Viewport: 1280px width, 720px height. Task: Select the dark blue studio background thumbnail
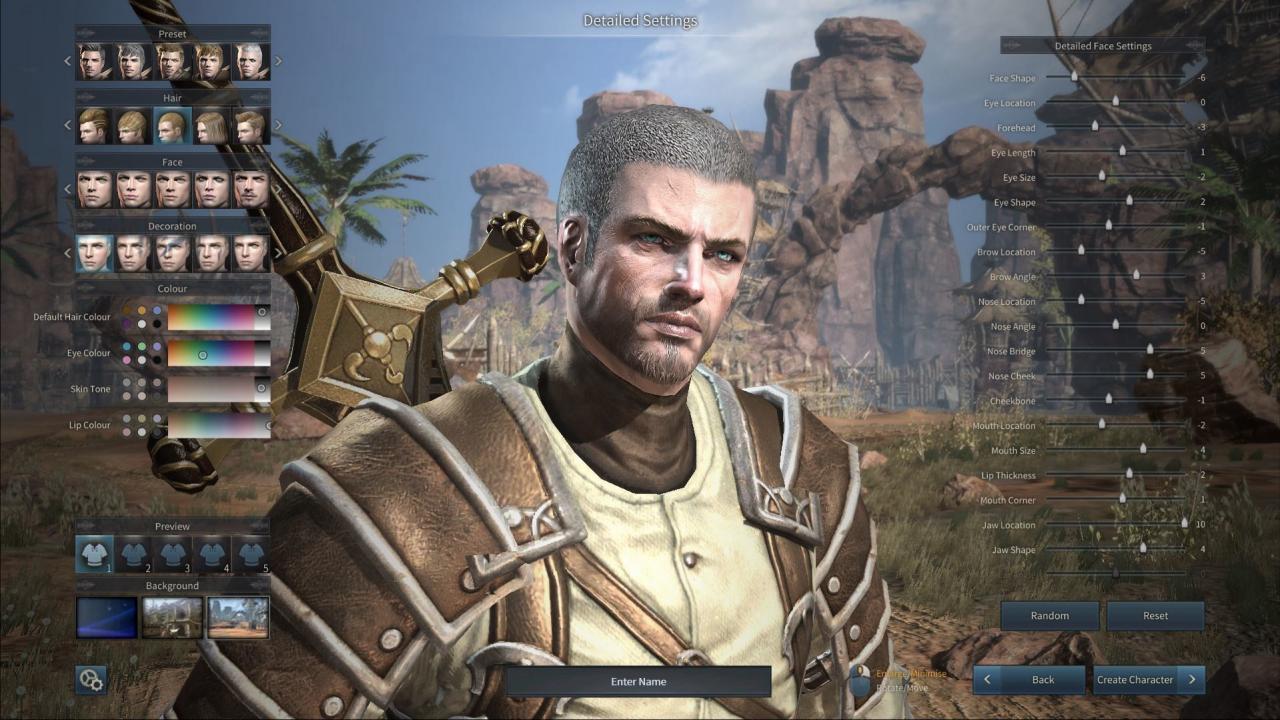(x=107, y=617)
